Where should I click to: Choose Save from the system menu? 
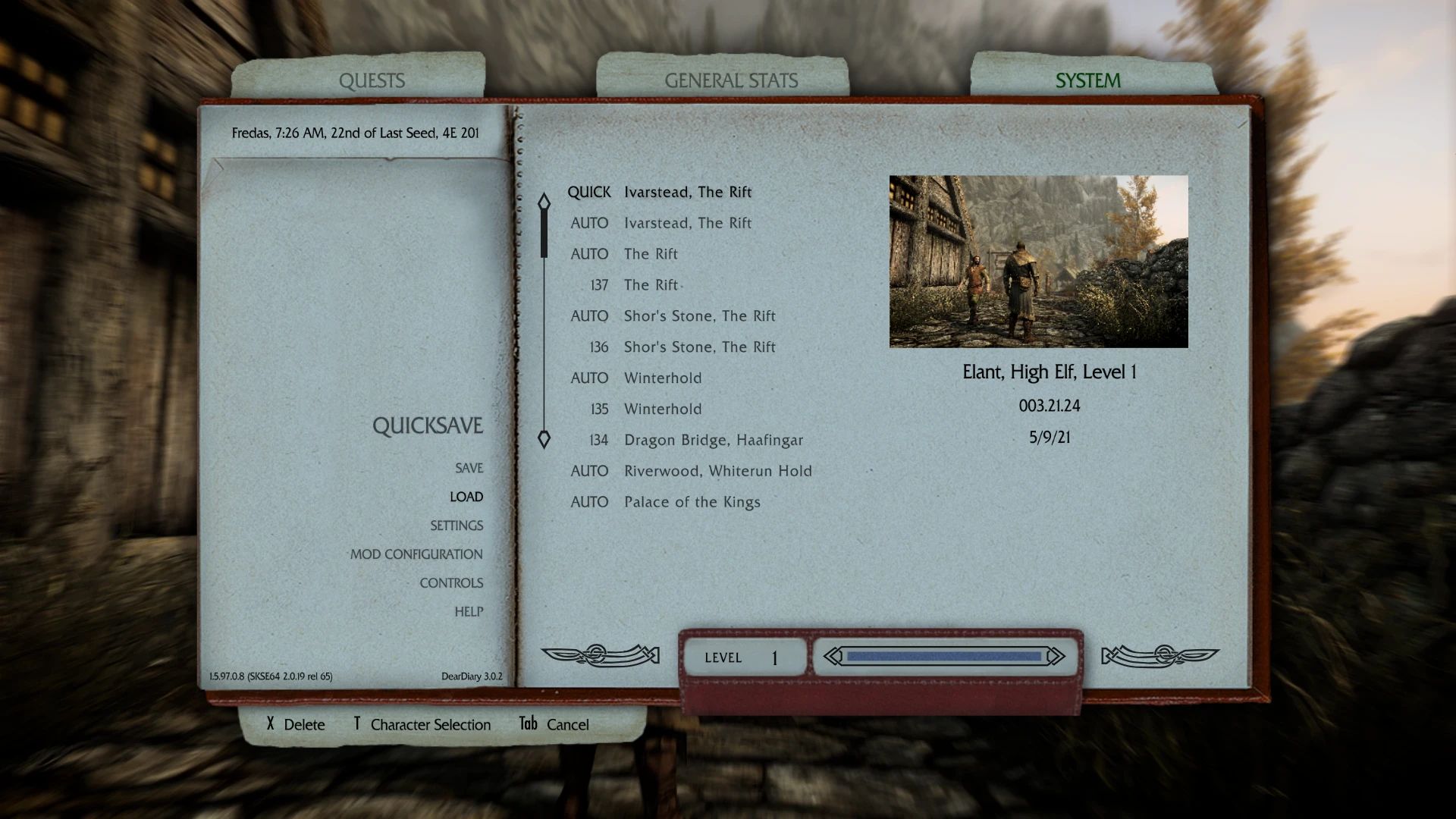pos(468,467)
